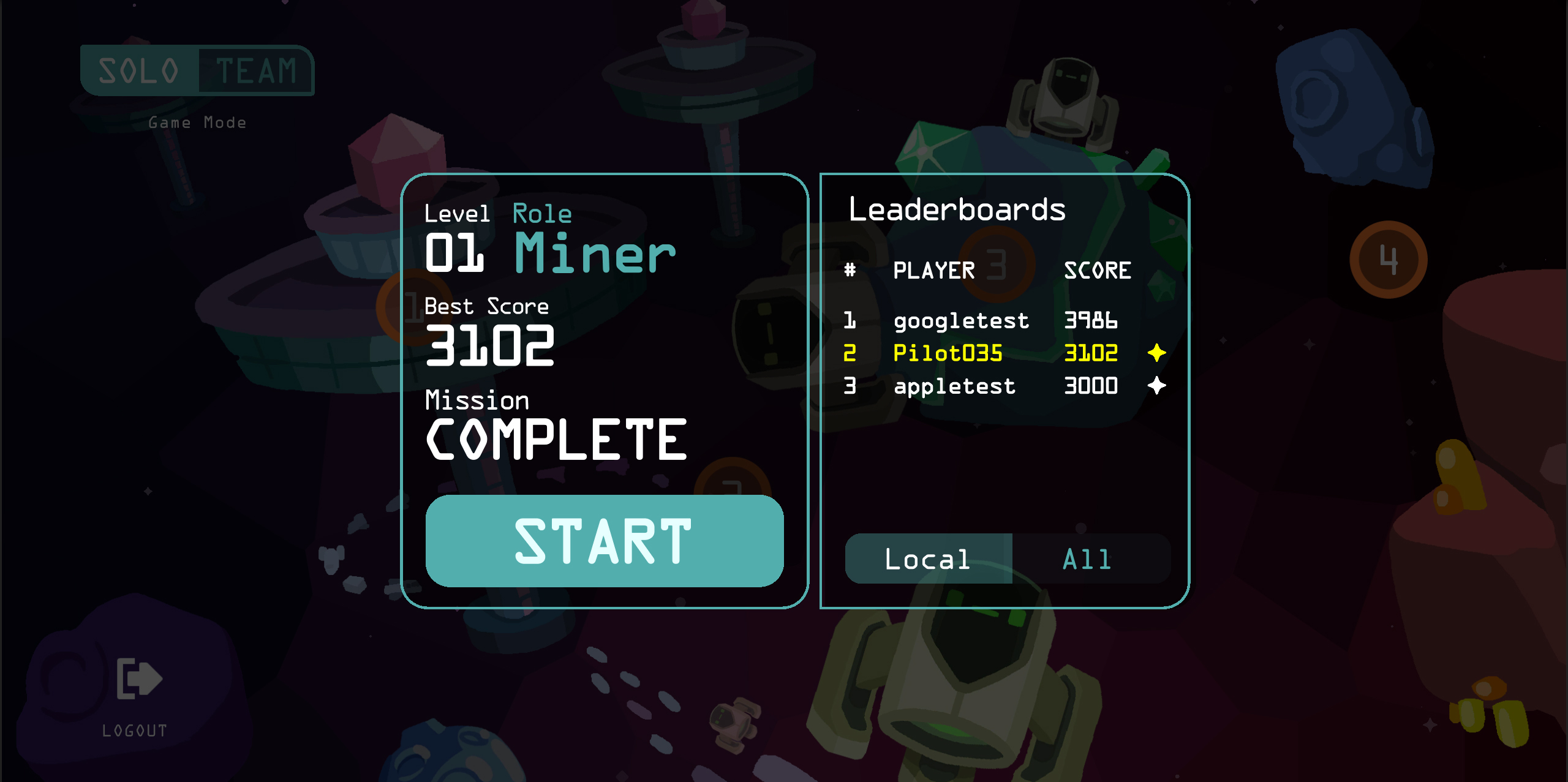Switch leaderboard to the All tab
Screen dimensions: 1568x782
tap(1088, 559)
